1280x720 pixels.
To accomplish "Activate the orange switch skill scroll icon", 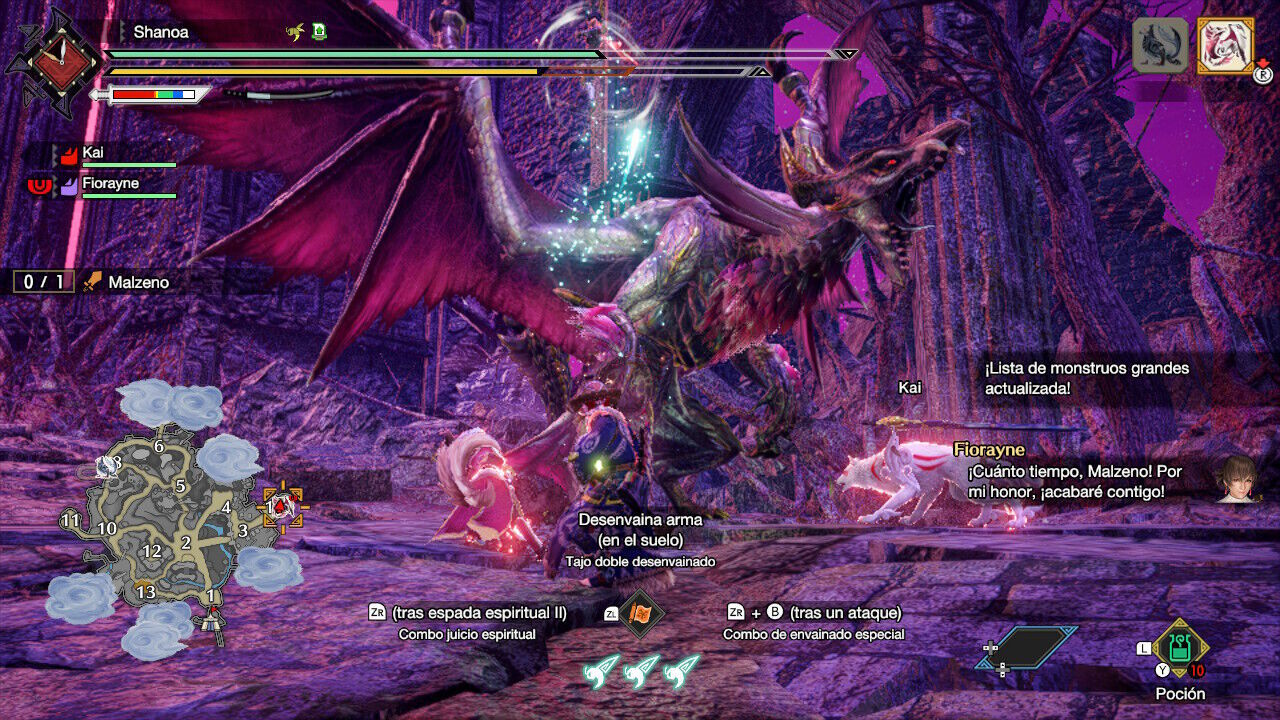I will (640, 613).
